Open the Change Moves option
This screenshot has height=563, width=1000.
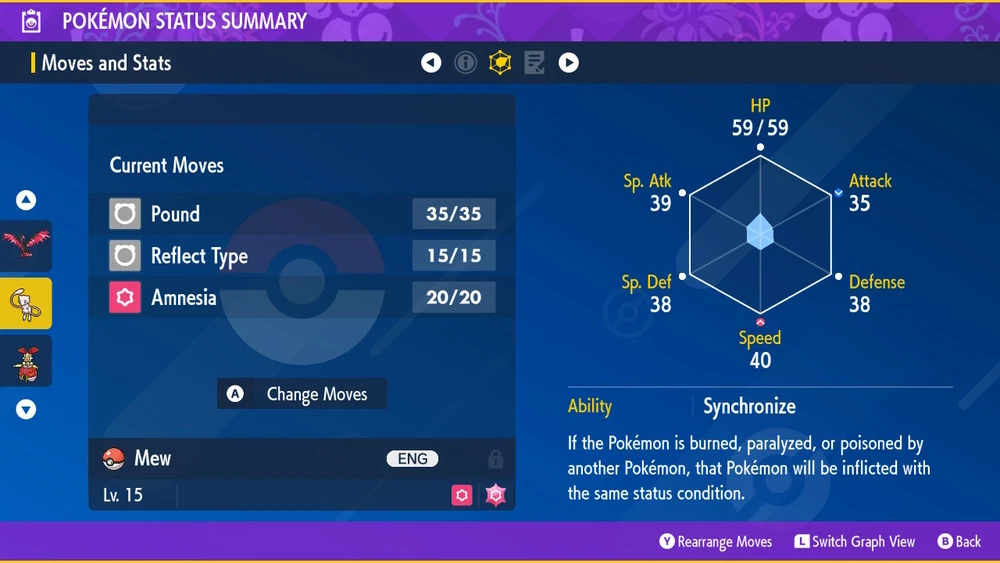[x=302, y=394]
